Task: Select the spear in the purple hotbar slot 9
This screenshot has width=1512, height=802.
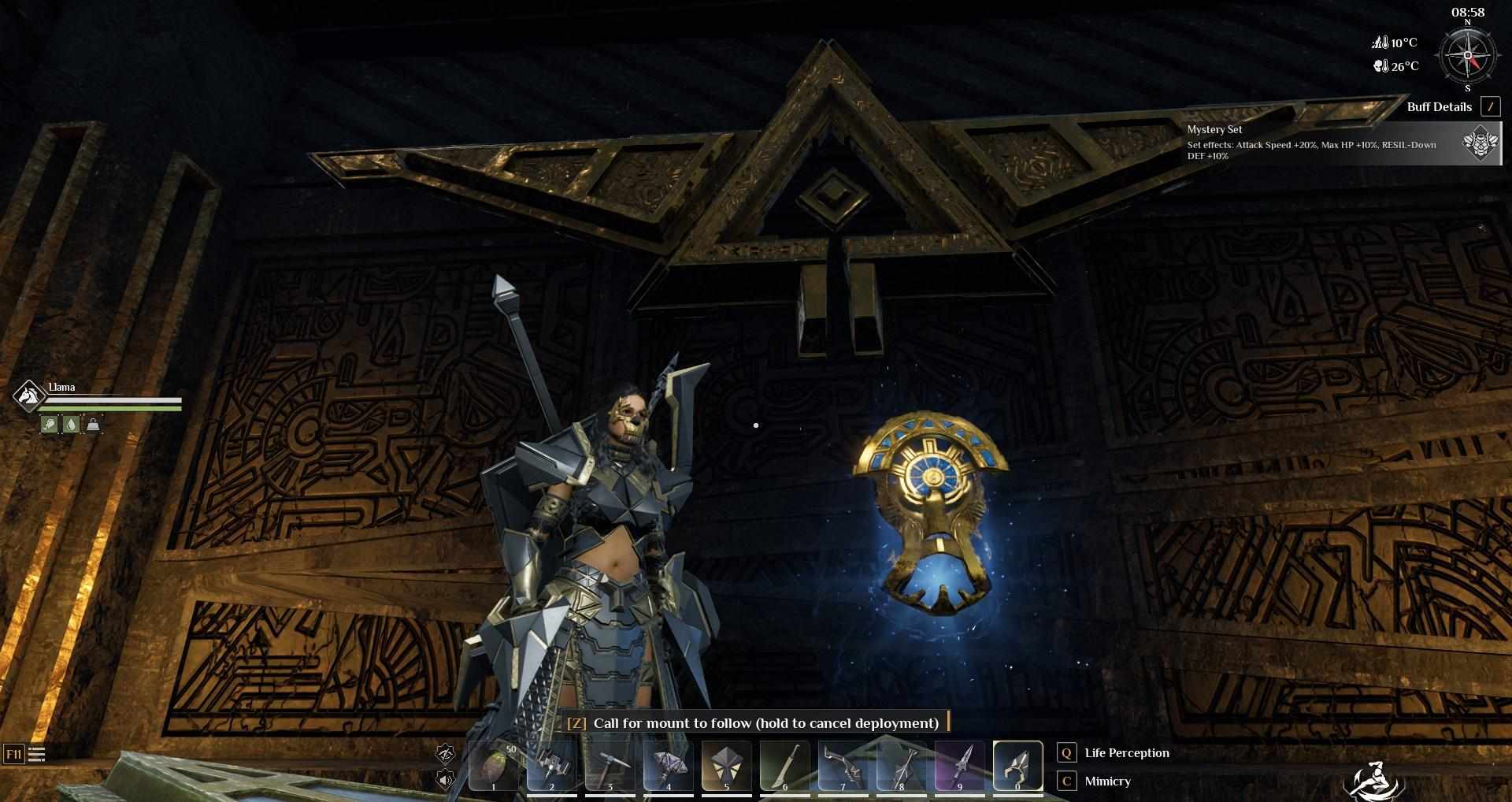Action: (959, 765)
